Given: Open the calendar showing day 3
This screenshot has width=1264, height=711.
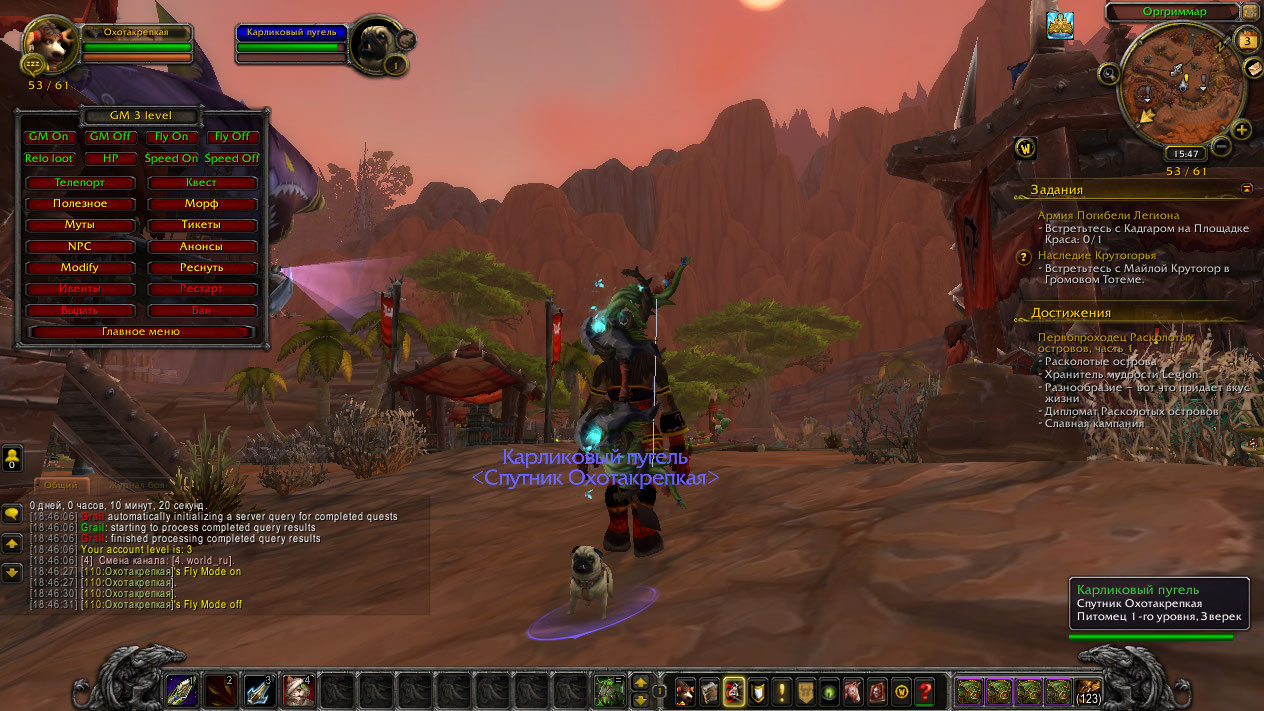Looking at the screenshot, I should pos(1247,41).
